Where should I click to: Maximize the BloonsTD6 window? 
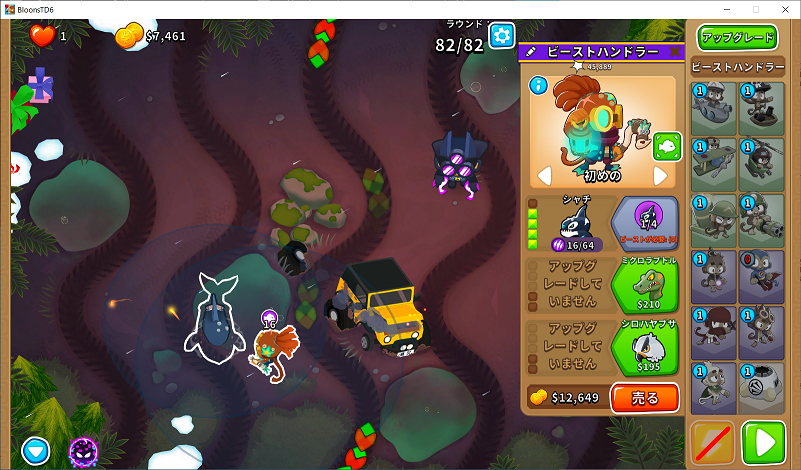[755, 9]
